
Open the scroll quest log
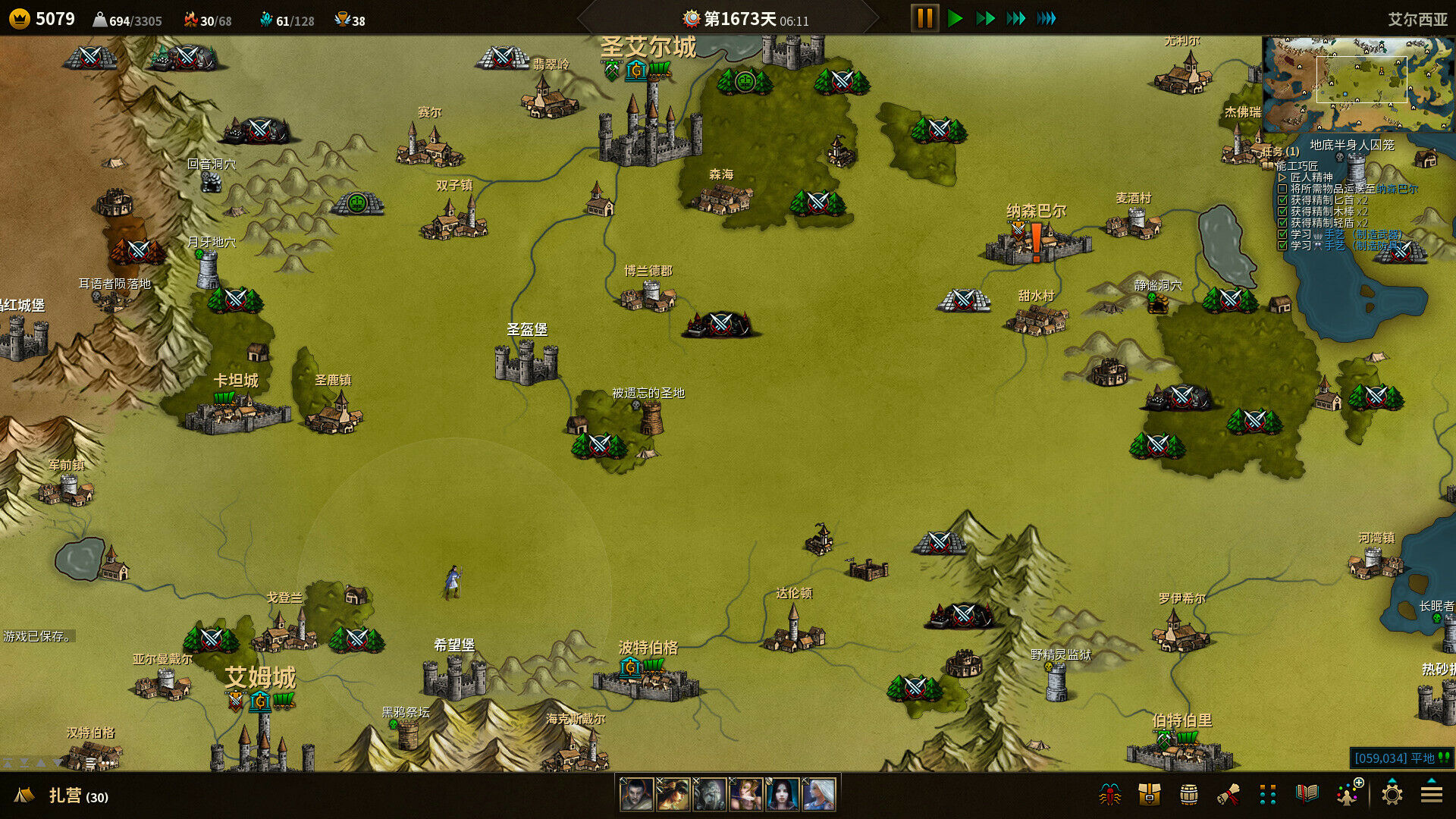pos(1228,794)
